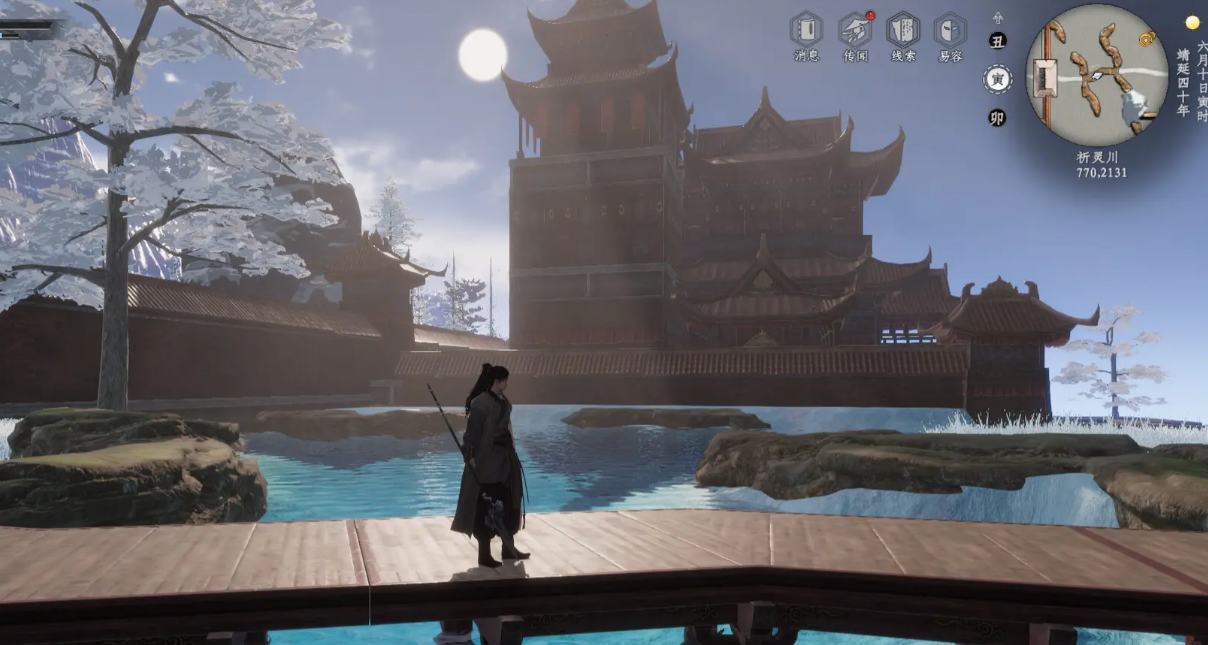The width and height of the screenshot is (1208, 645).
Task: Select the 易容 (Disguise) mask icon
Action: coord(950,30)
